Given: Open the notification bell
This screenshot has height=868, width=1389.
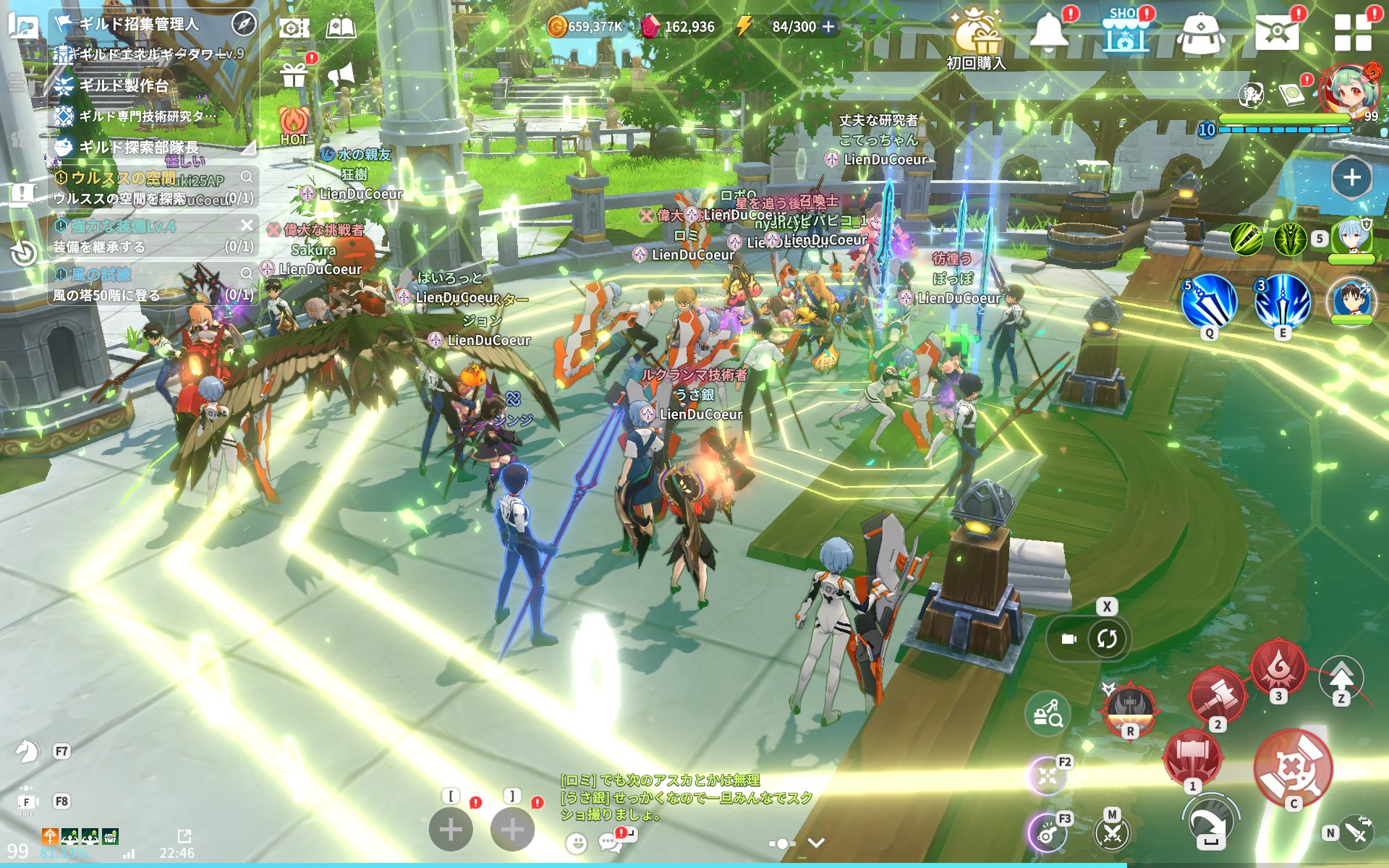Looking at the screenshot, I should (x=1048, y=32).
